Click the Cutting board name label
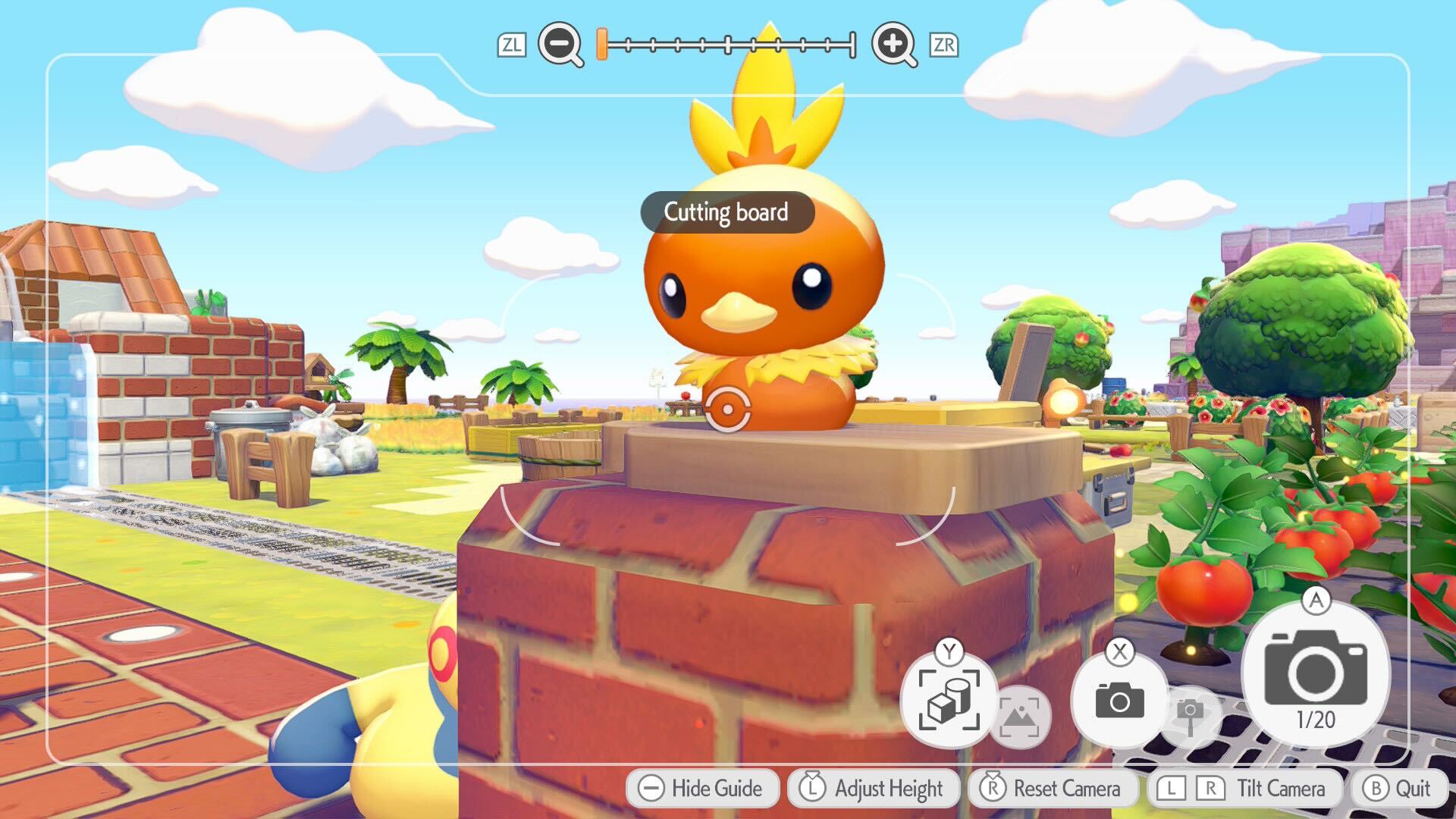 (x=726, y=213)
